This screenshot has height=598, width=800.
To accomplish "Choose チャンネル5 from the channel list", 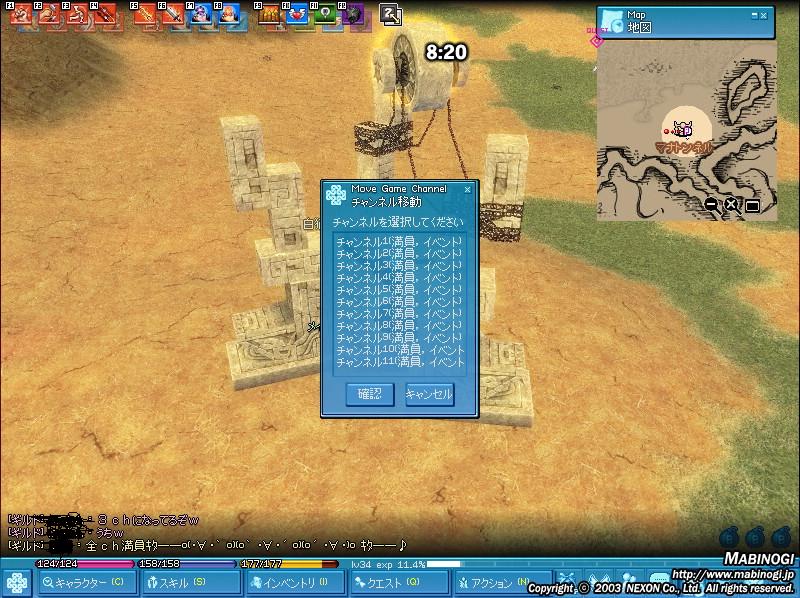I will pos(398,290).
